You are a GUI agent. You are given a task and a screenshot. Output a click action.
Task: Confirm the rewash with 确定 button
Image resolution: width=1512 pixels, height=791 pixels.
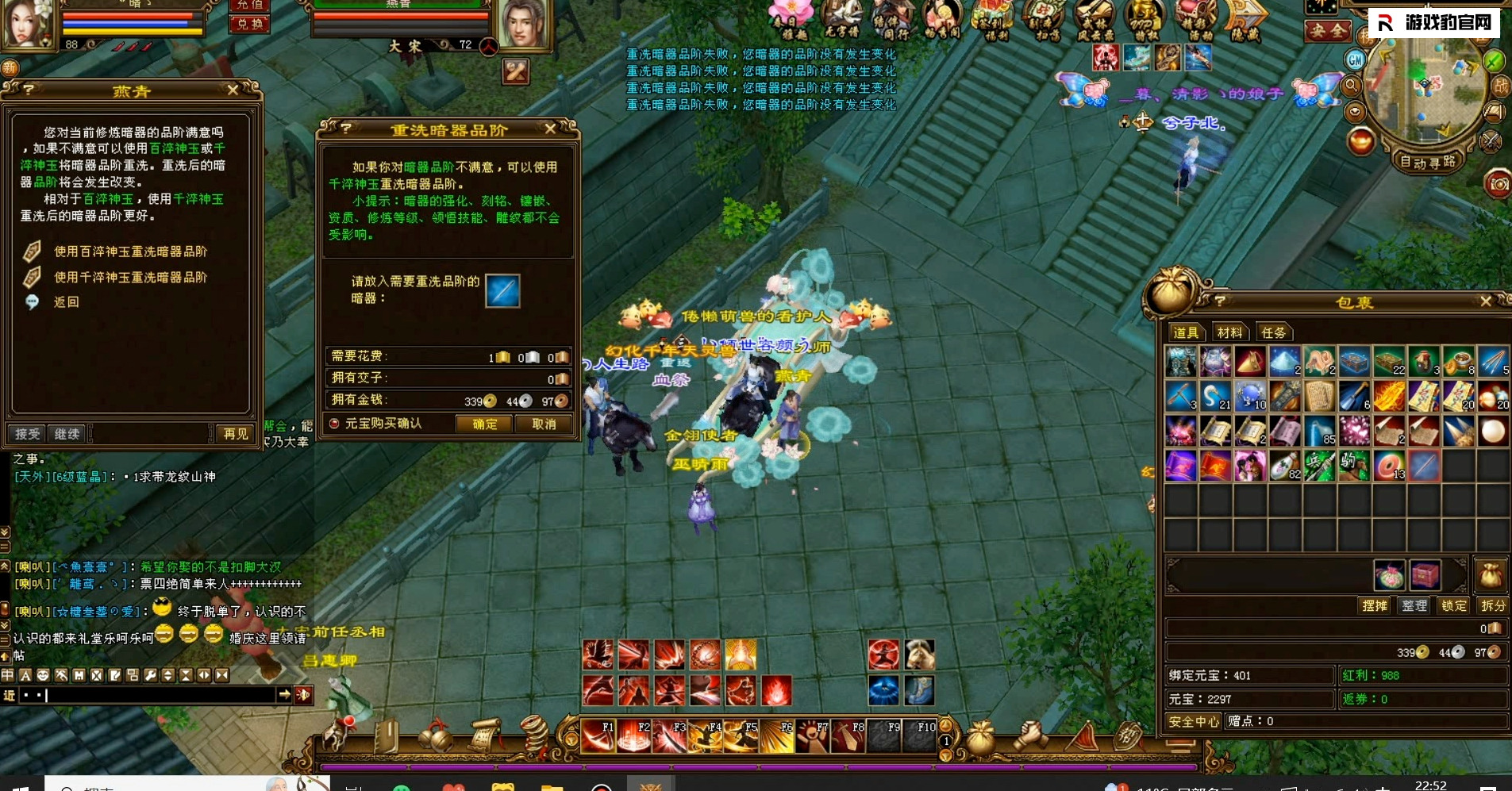484,424
